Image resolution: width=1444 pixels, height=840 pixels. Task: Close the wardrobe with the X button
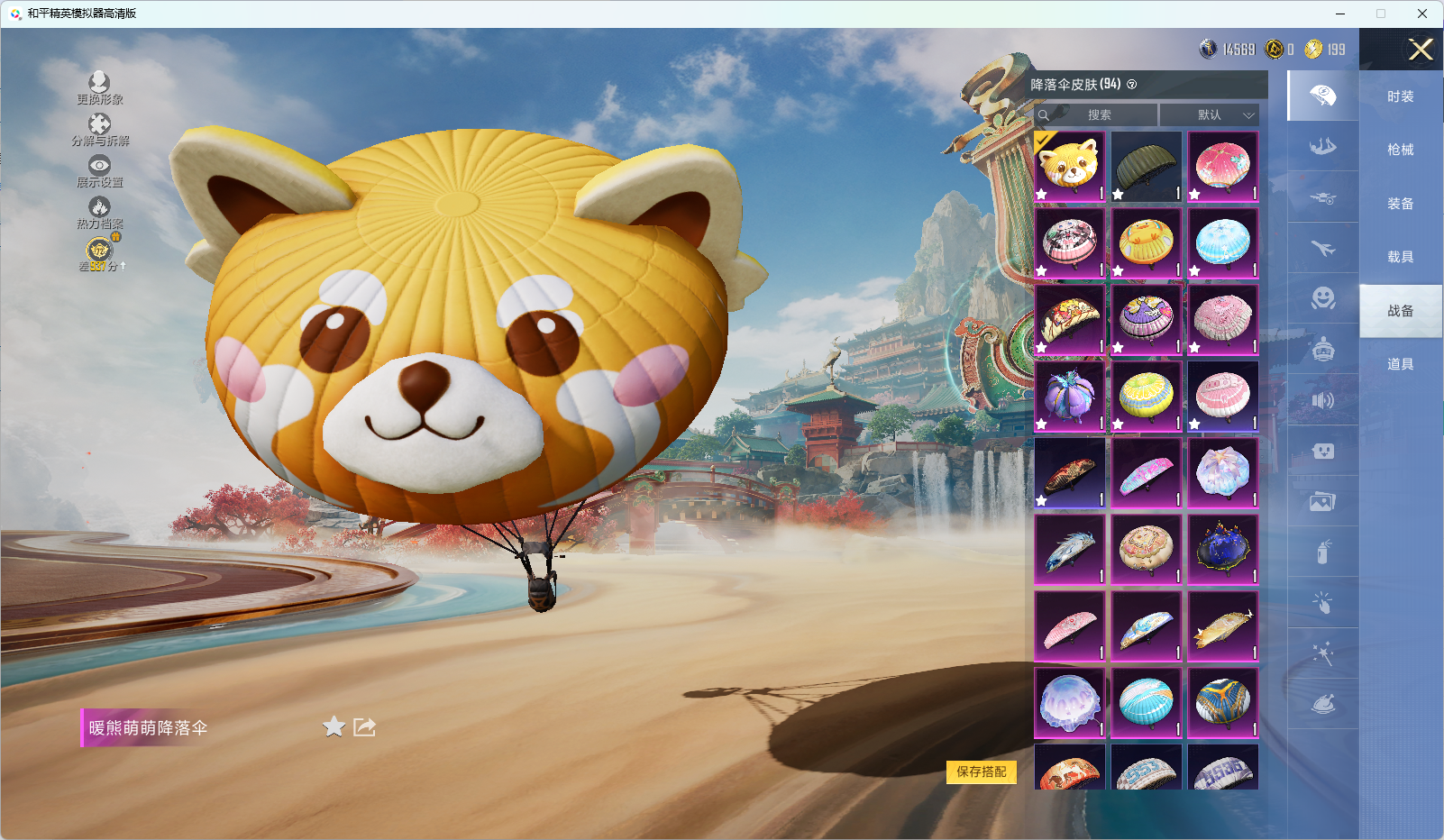[x=1421, y=50]
